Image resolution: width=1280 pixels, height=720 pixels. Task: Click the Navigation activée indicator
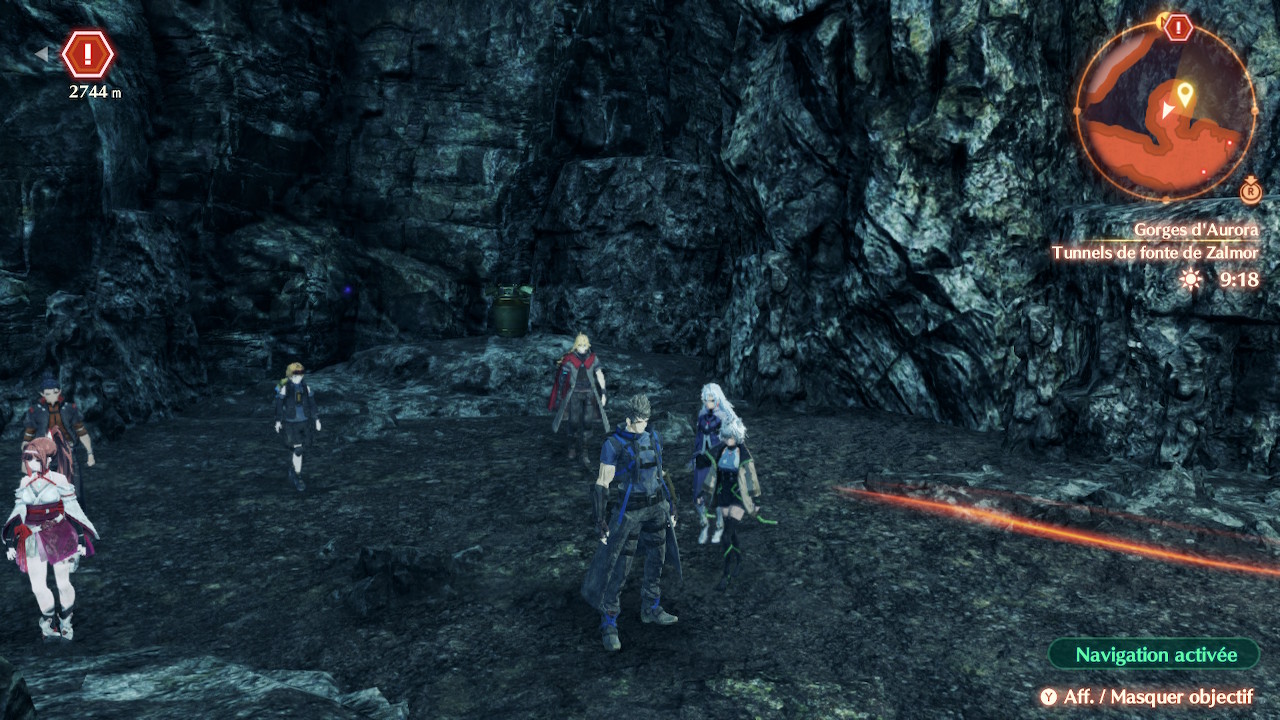tap(1155, 655)
